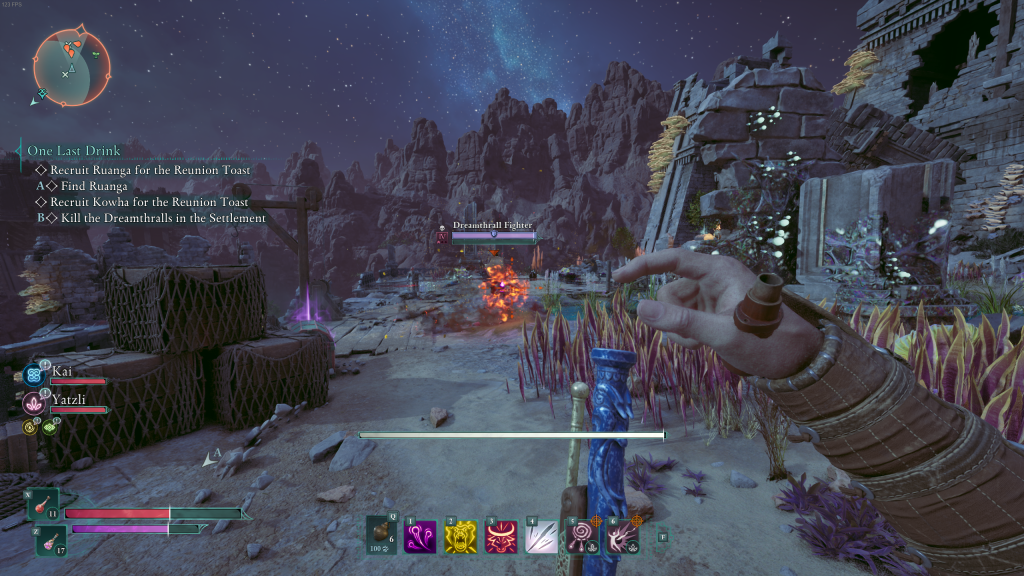
Task: Activate the bursting figure companion ability in slot 6
Action: tap(622, 538)
